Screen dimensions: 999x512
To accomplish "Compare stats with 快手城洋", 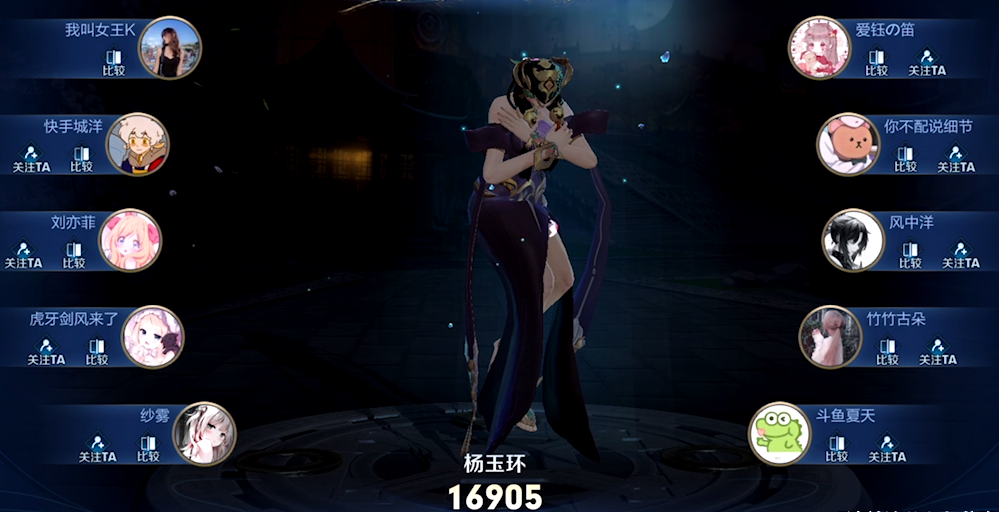I will click(x=81, y=159).
